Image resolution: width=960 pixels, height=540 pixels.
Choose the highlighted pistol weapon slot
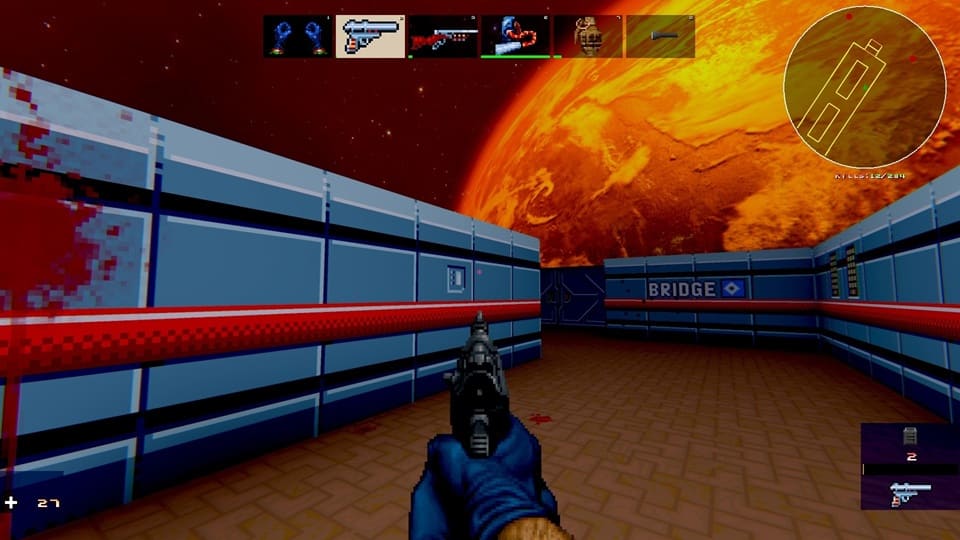pyautogui.click(x=370, y=36)
